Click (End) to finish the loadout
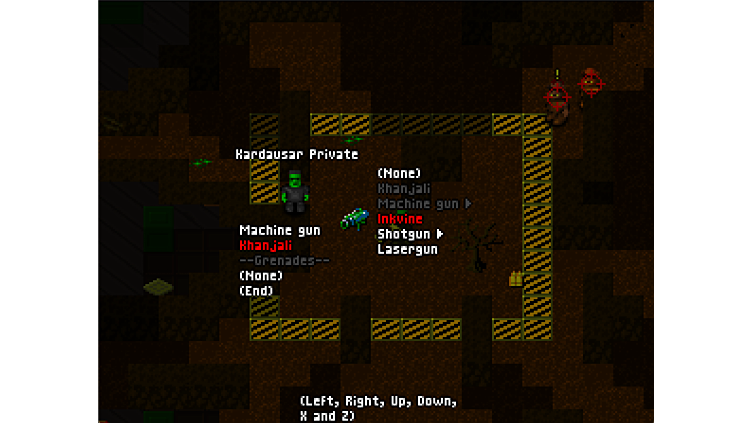Screen dimensions: 752x423 point(256,291)
